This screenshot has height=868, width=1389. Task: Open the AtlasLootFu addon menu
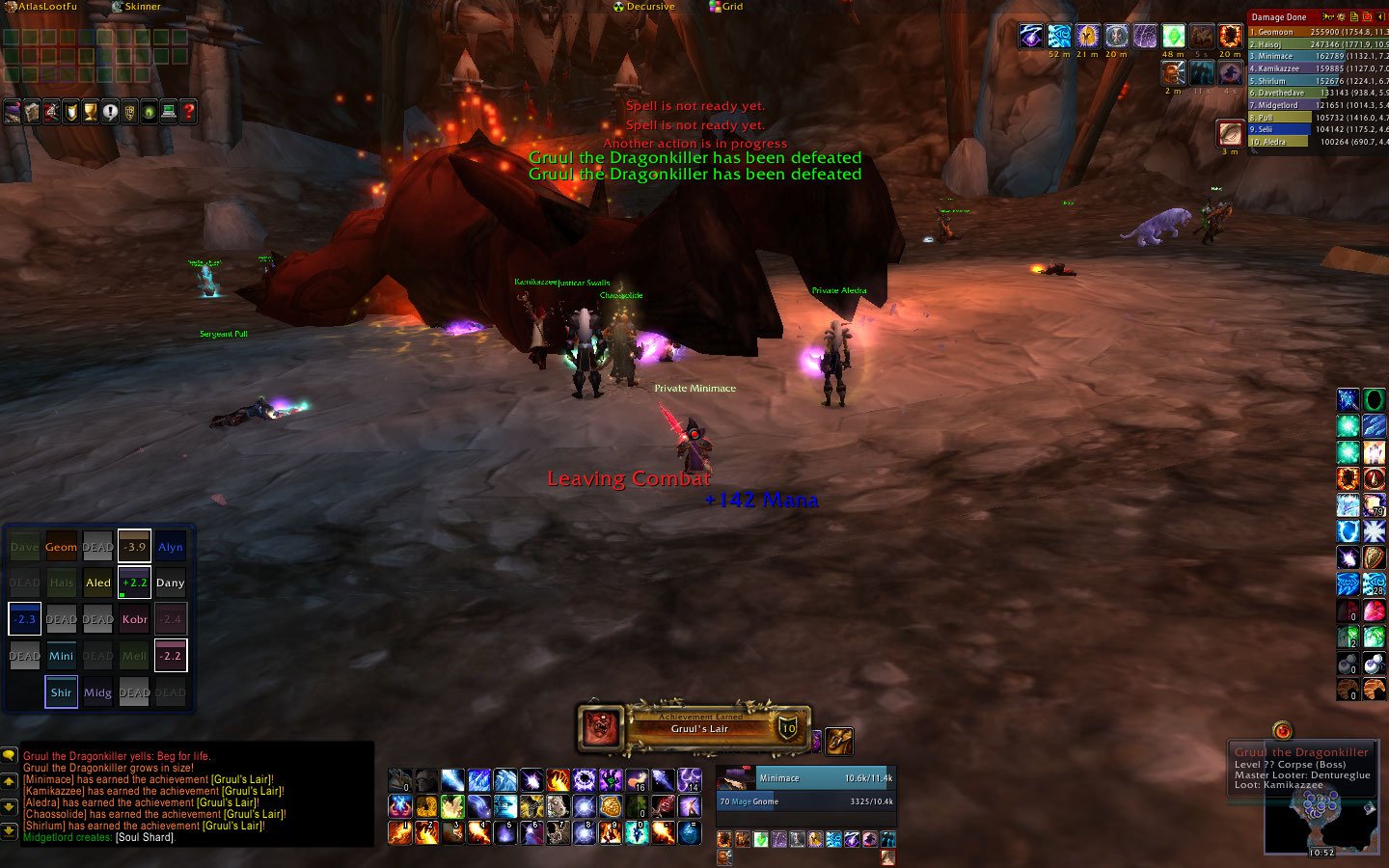[x=41, y=7]
